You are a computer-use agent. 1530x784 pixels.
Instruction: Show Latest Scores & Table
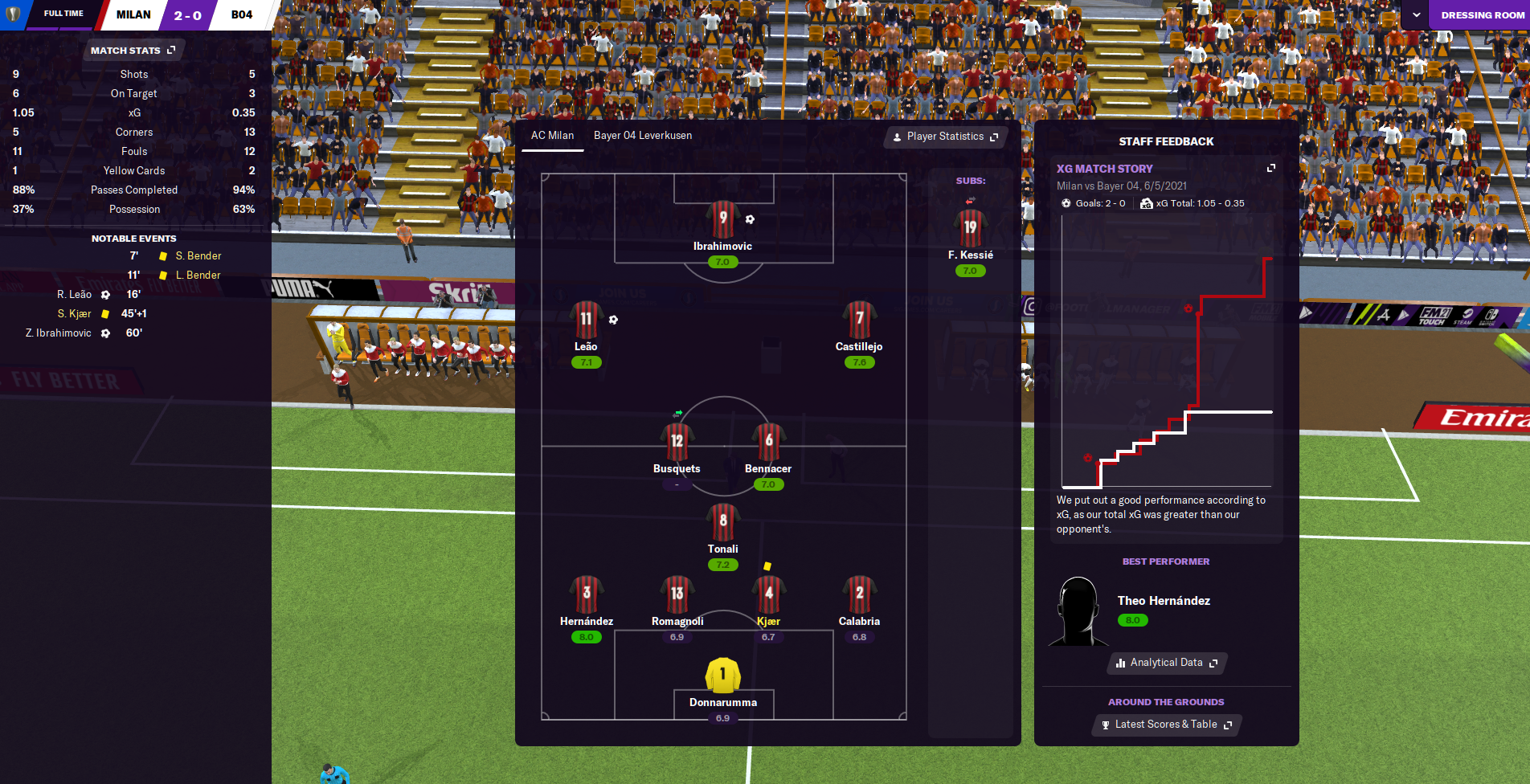pyautogui.click(x=1167, y=725)
